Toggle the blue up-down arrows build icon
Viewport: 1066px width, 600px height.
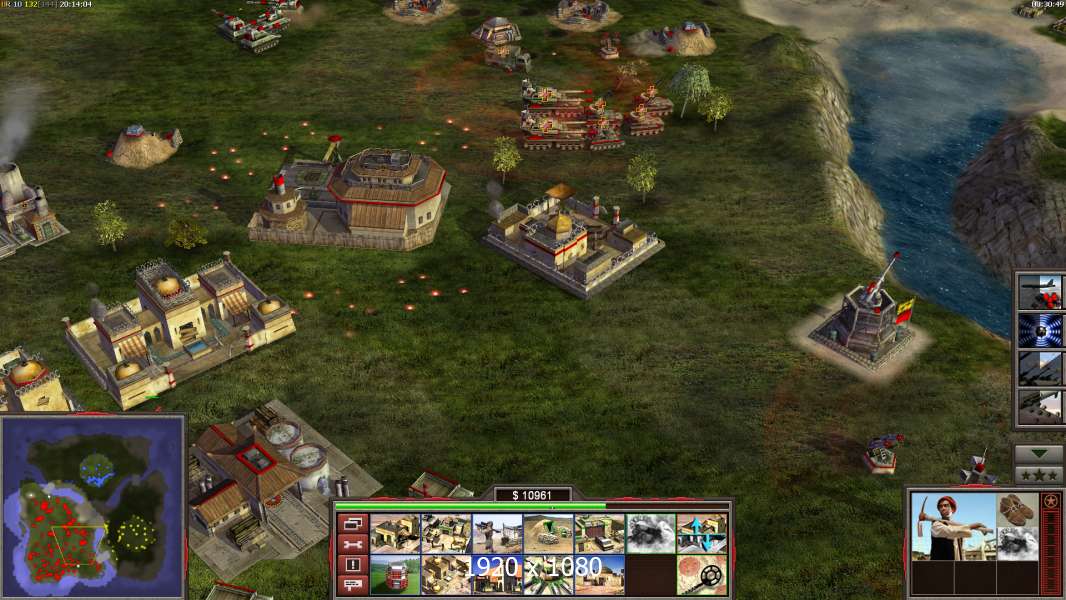click(702, 533)
